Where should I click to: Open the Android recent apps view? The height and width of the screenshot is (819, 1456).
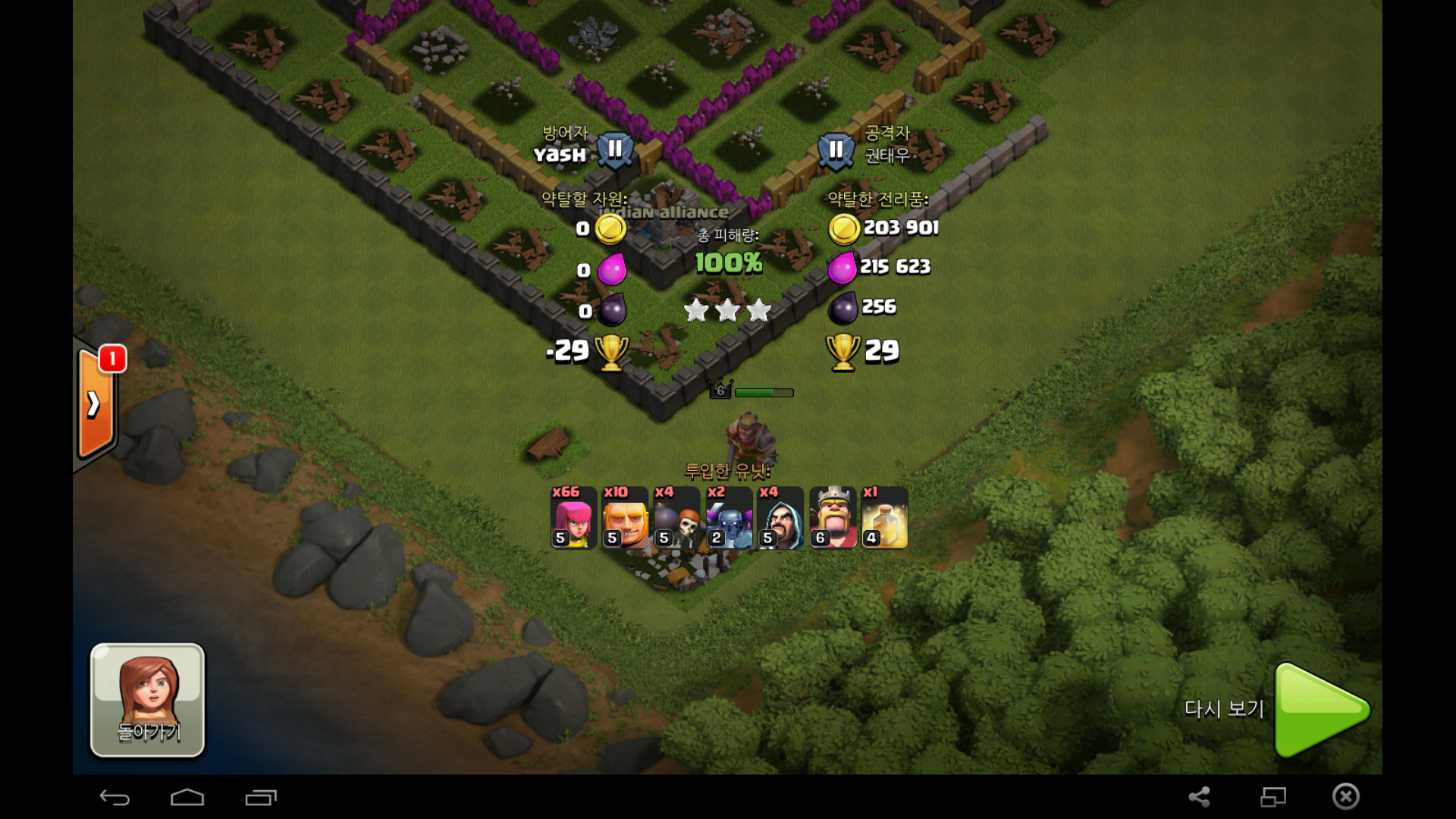click(x=261, y=797)
